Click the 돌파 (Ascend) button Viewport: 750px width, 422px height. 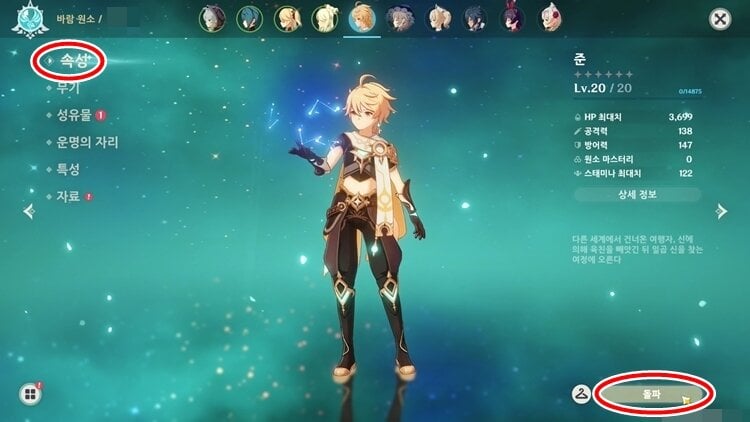(x=652, y=394)
